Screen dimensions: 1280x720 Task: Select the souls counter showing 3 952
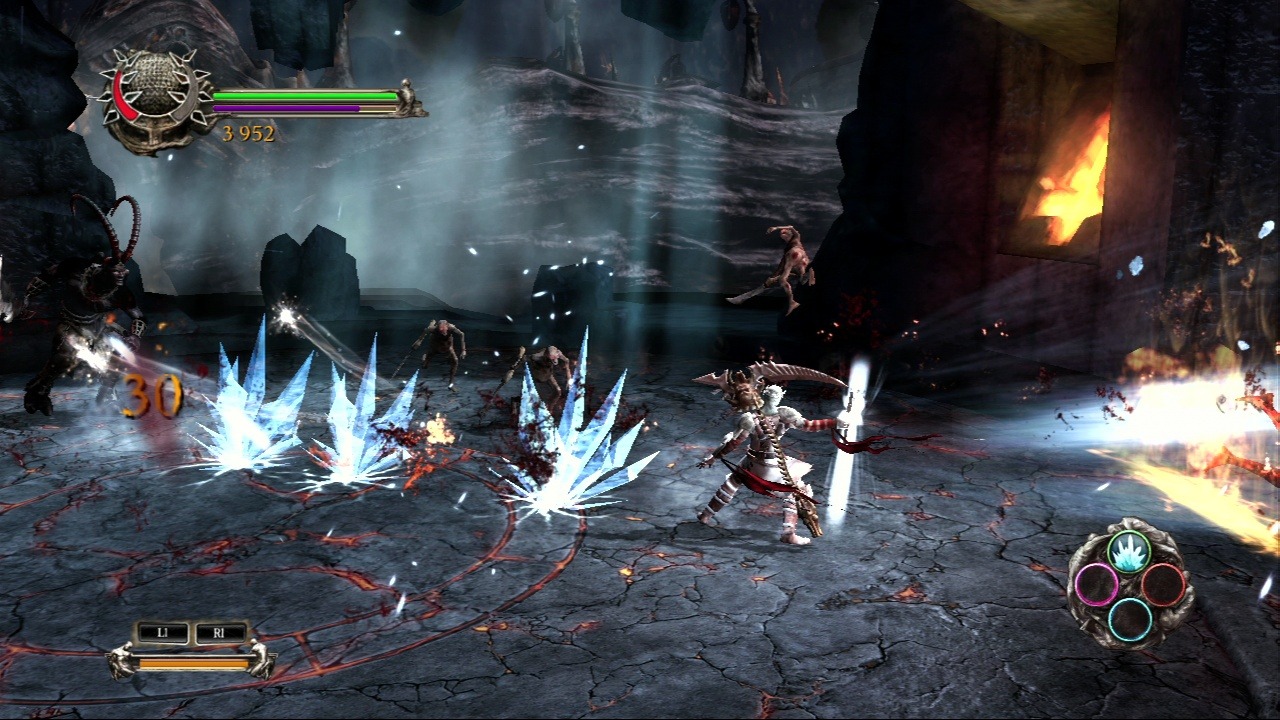(x=248, y=131)
